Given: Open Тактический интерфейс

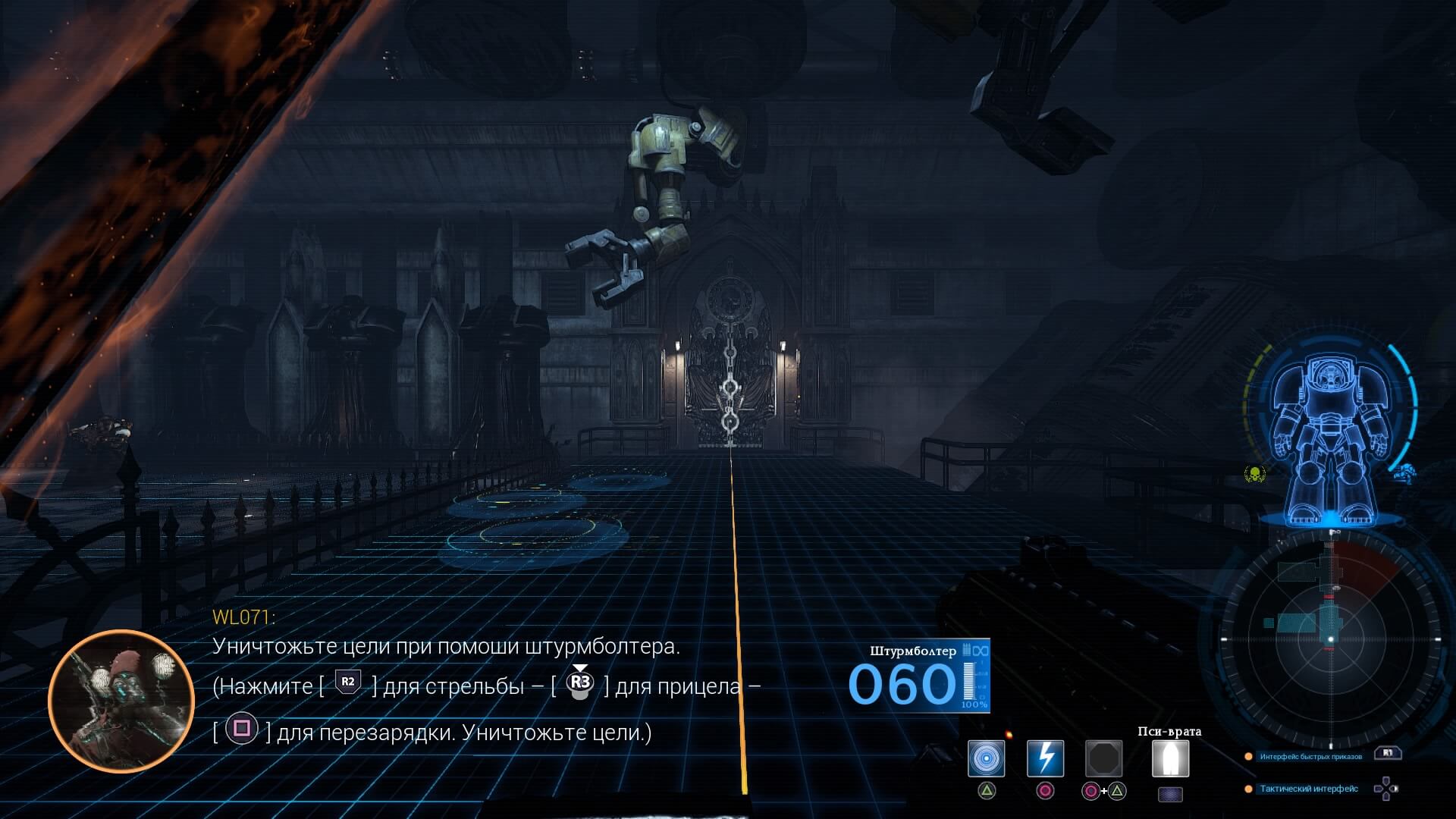Looking at the screenshot, I should click(1308, 789).
